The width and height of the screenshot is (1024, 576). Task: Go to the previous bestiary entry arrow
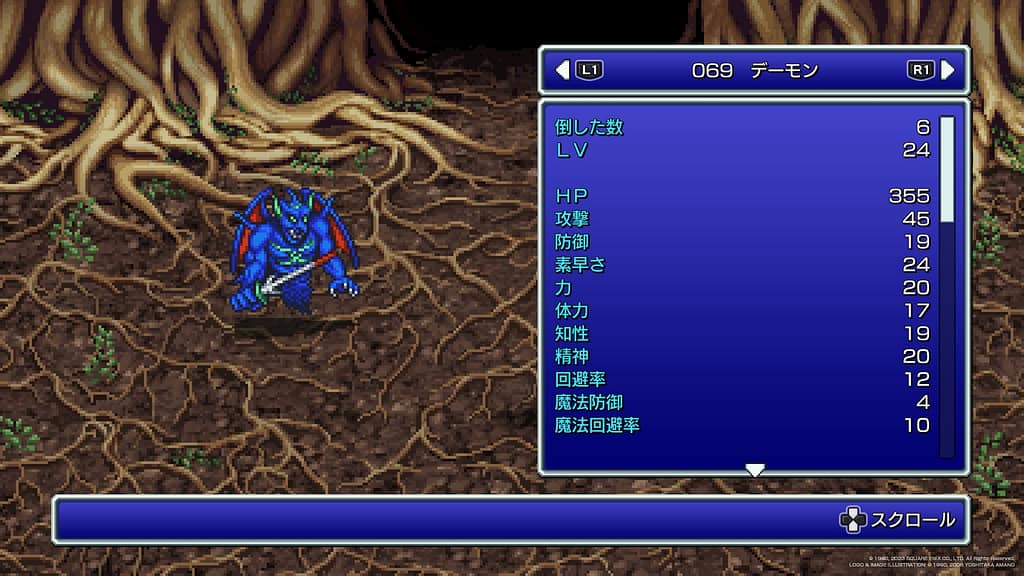point(562,70)
